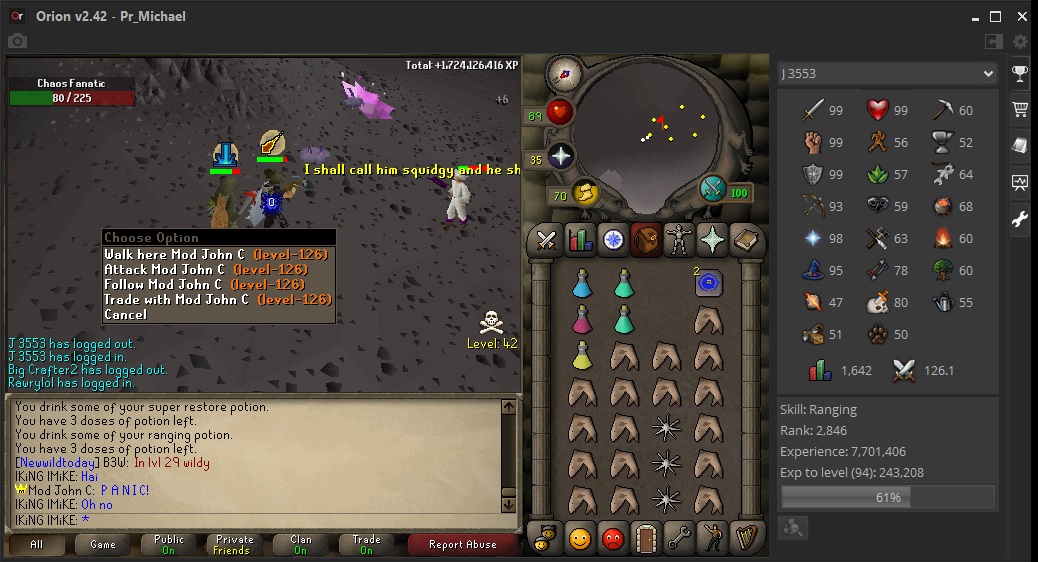Select Walk here Mod John C
Image resolution: width=1038 pixels, height=562 pixels.
coord(215,254)
